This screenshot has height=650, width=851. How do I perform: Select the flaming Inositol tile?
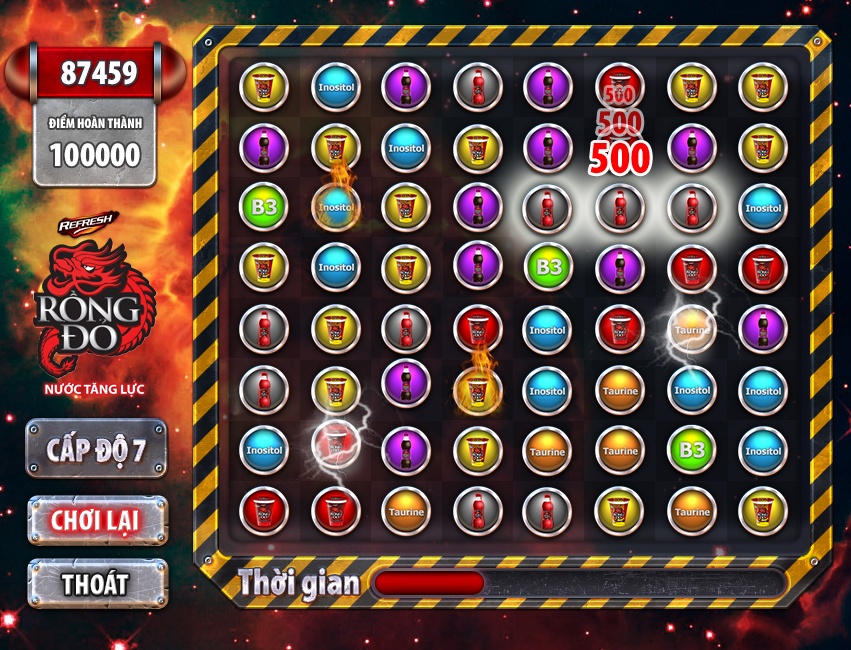335,207
